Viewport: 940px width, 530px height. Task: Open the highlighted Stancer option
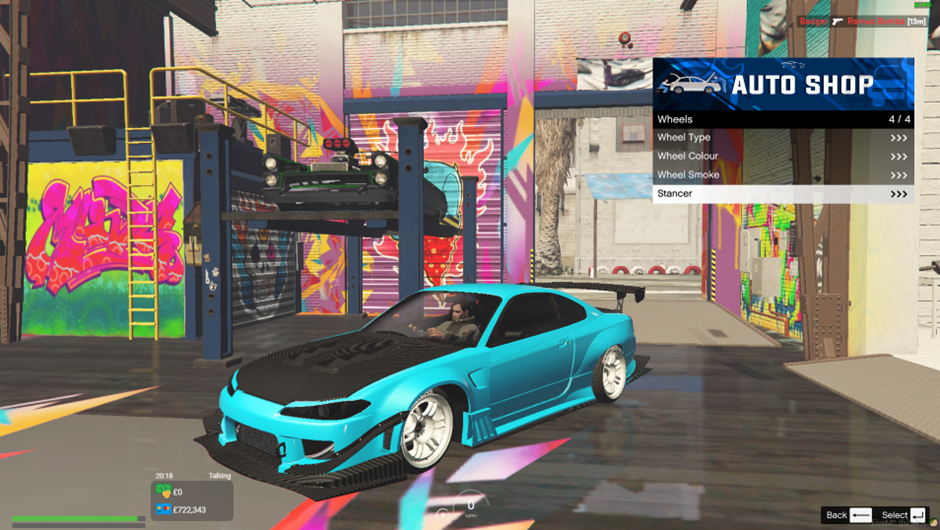click(782, 194)
